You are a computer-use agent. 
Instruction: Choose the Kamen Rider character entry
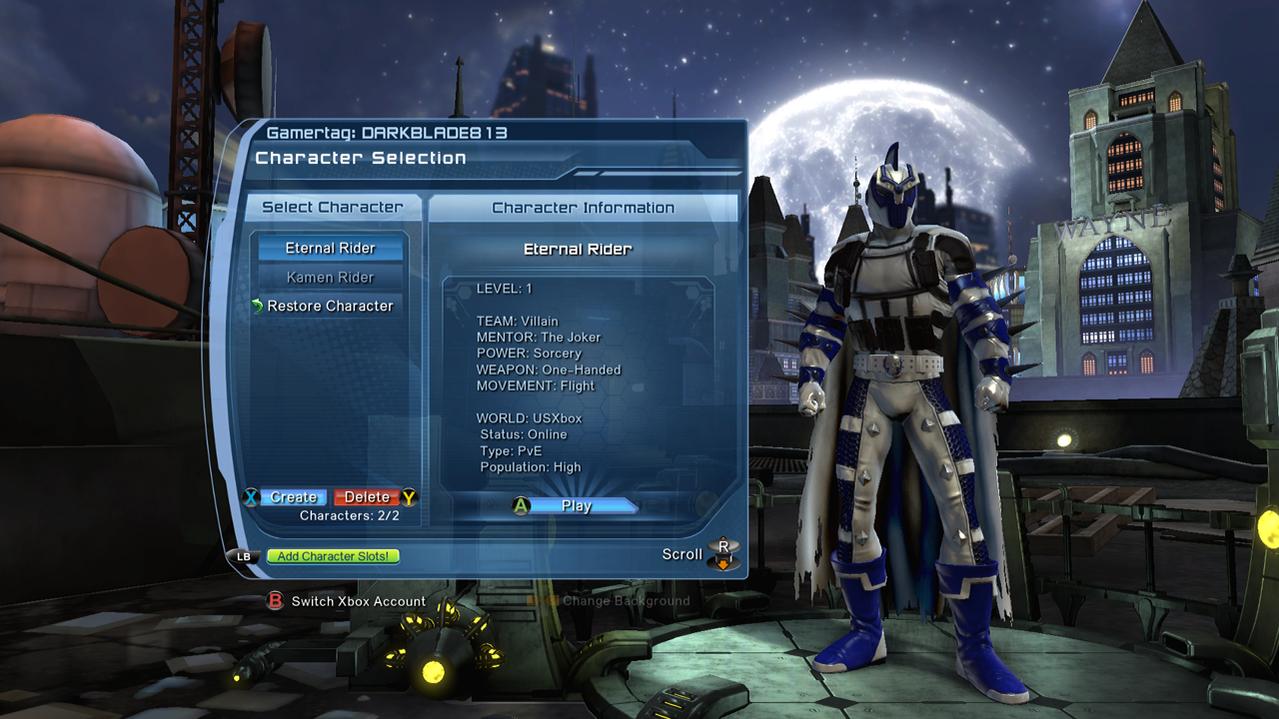[x=330, y=277]
